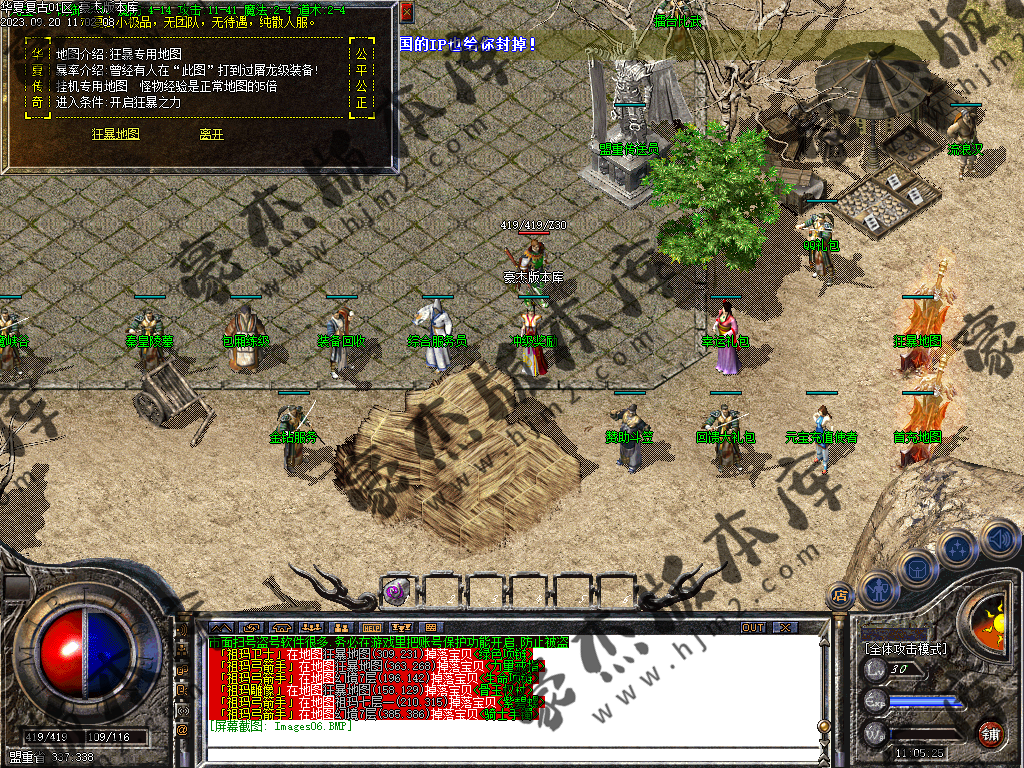Open the 店 shop button
Screen dimensions: 1024x768
[x=840, y=595]
